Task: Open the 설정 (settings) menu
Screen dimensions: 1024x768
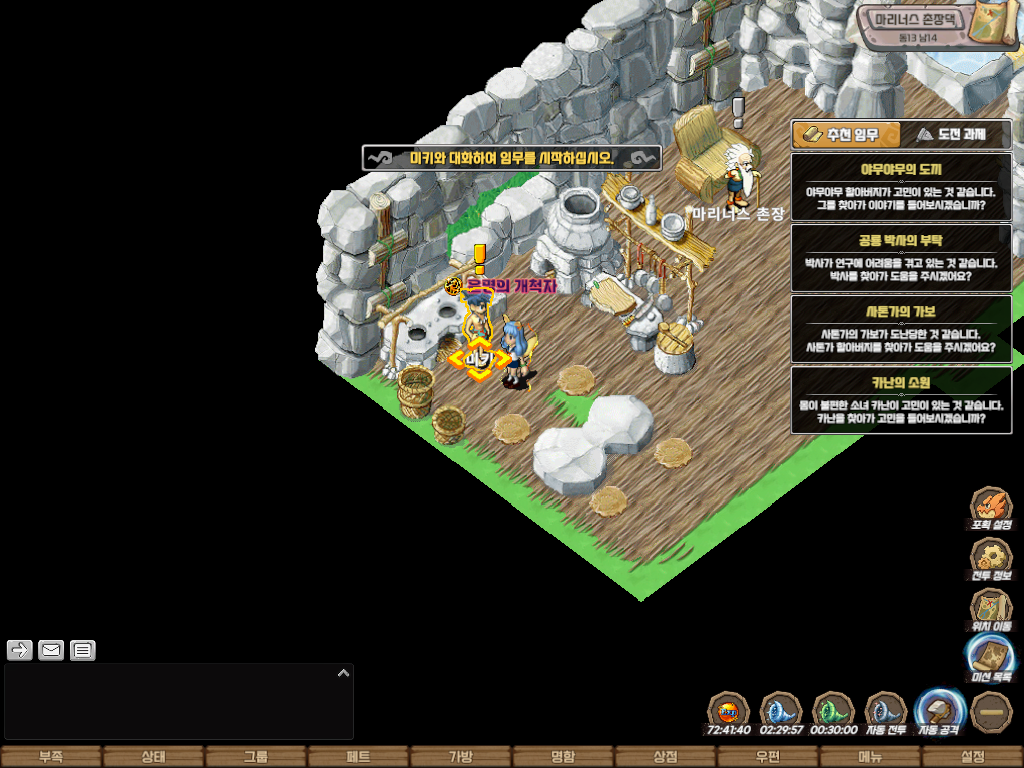Action: point(972,757)
